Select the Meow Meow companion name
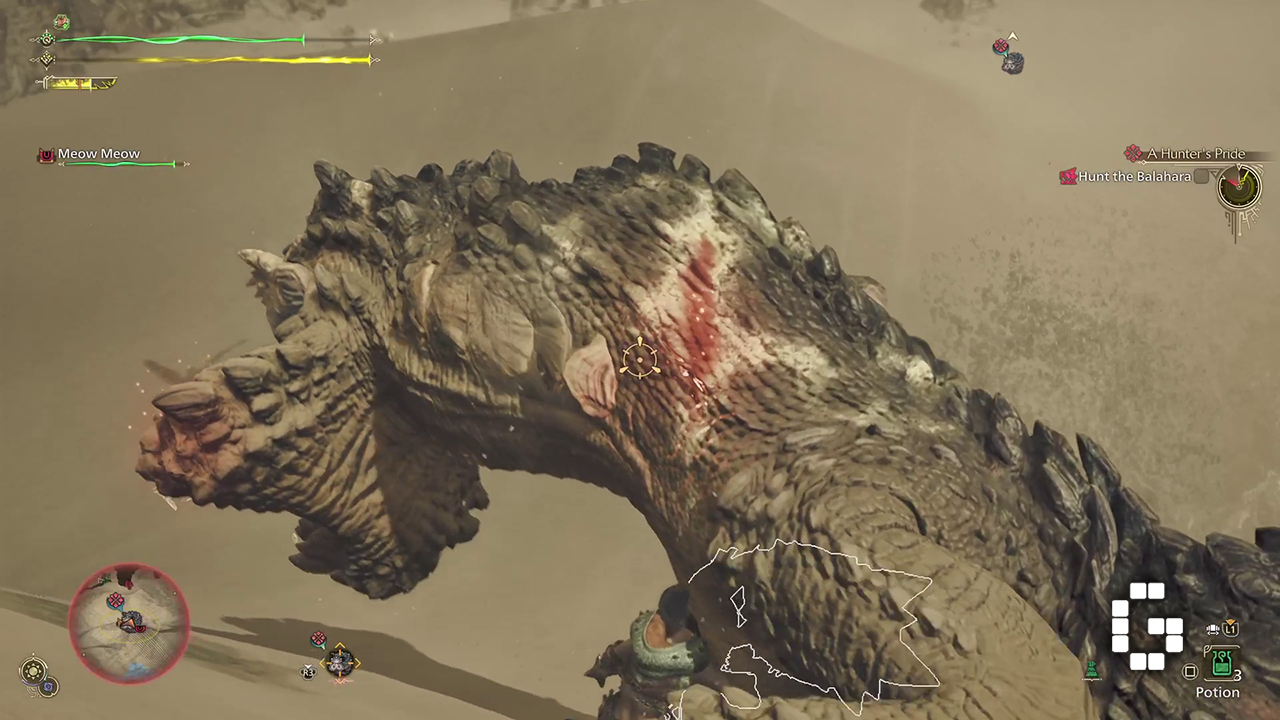Image resolution: width=1280 pixels, height=720 pixels. (98, 154)
